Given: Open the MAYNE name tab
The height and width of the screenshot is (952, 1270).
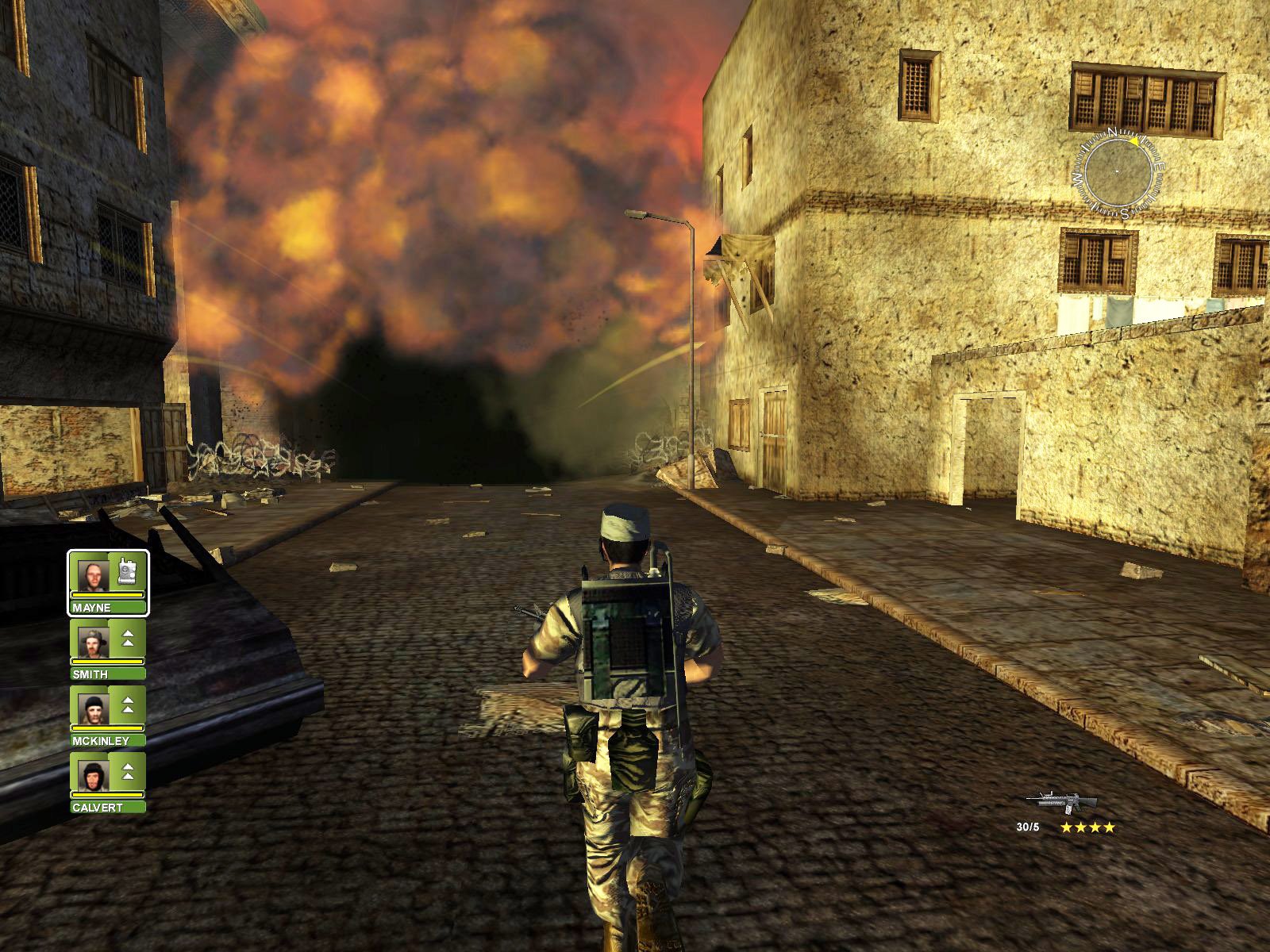Looking at the screenshot, I should [107, 606].
